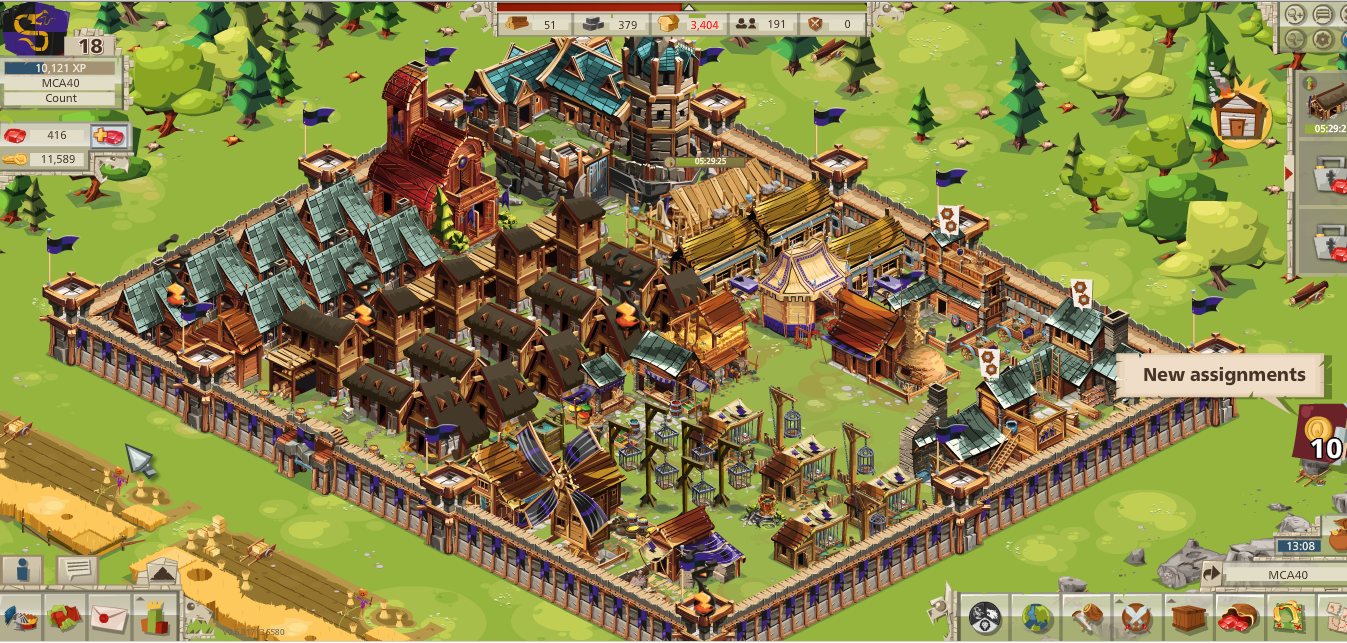The image size is (1347, 643).
Task: Click the add rubies plus button
Action: pos(108,136)
